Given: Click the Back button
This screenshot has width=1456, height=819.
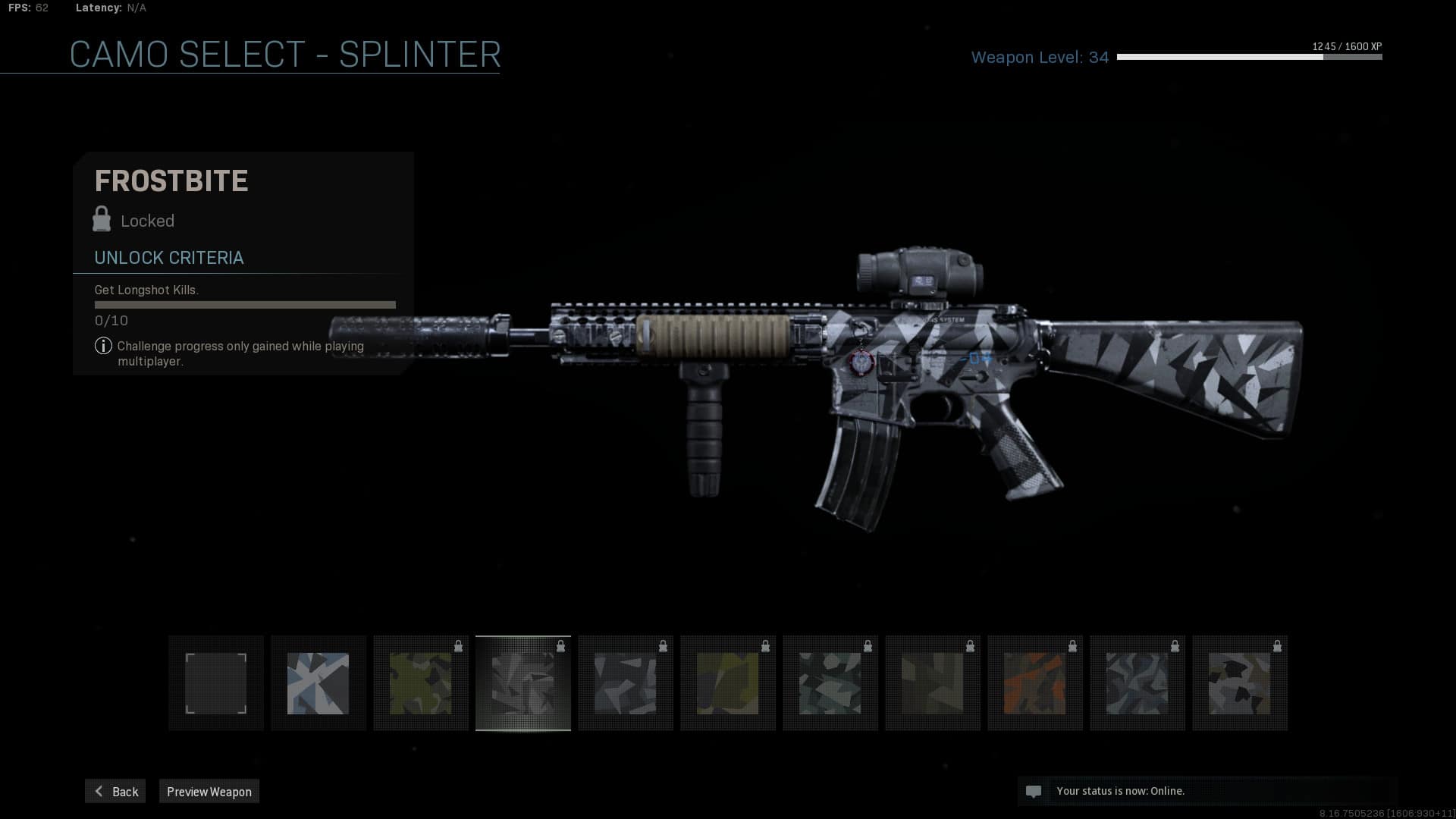Looking at the screenshot, I should [x=115, y=791].
